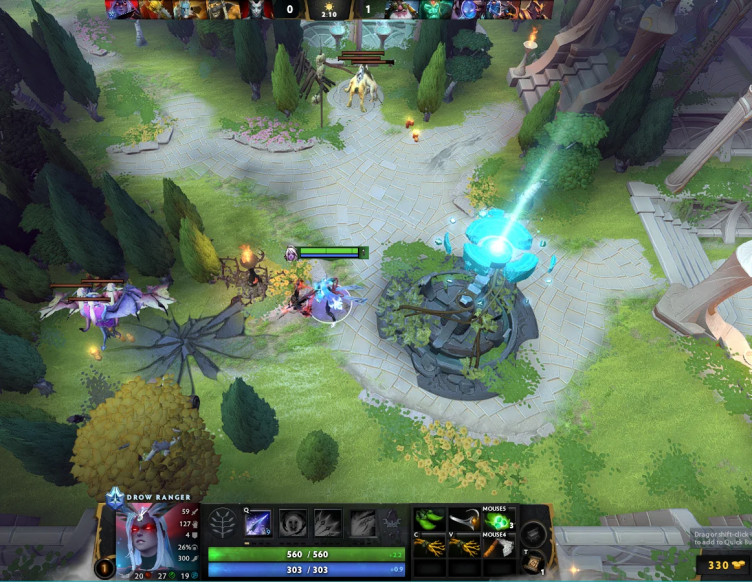Click the hero level 1 badge
The width and height of the screenshot is (752, 582).
click(103, 568)
